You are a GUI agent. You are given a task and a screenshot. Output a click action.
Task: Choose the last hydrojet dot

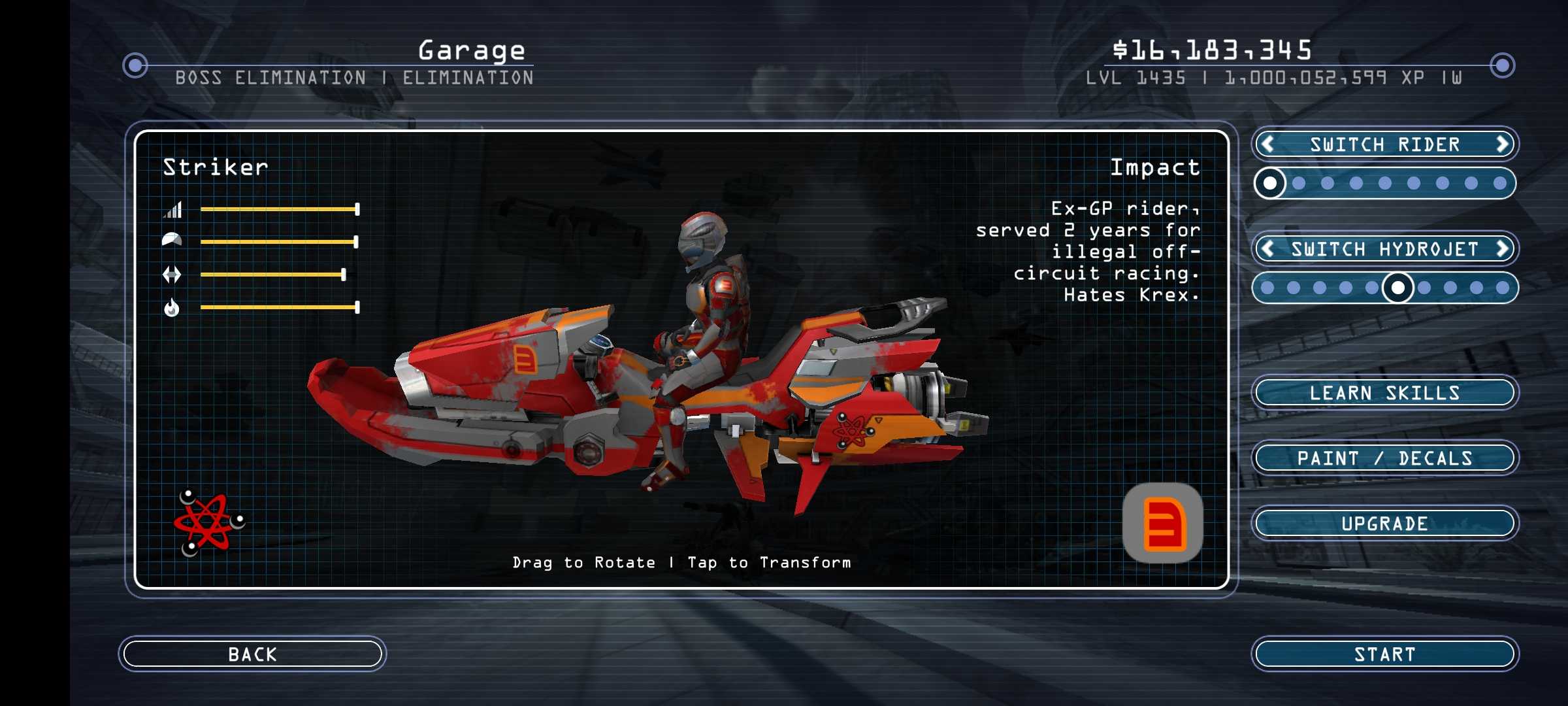[1503, 288]
